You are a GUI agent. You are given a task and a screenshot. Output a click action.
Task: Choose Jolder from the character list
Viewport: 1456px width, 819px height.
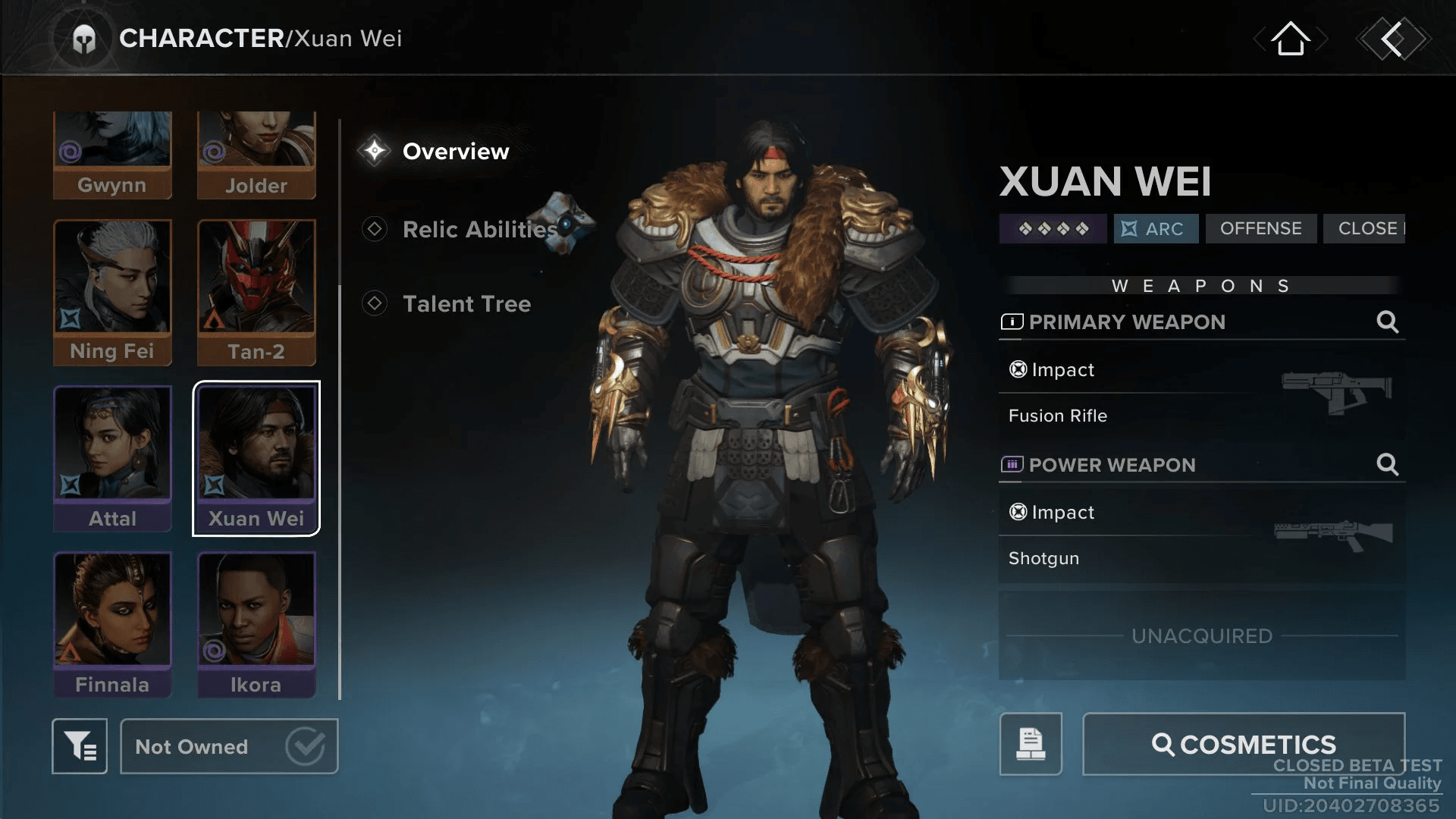click(x=256, y=155)
